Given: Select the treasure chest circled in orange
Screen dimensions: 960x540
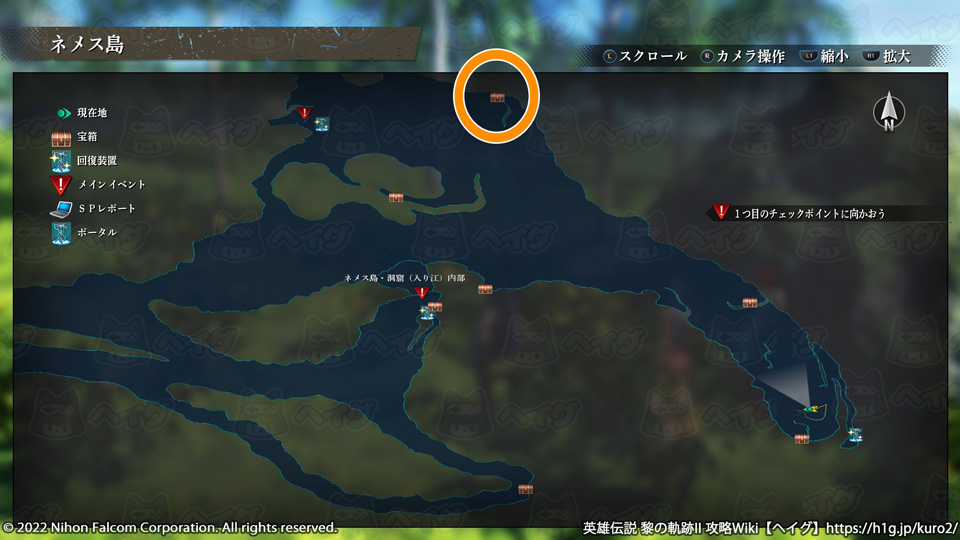Looking at the screenshot, I should (497, 98).
